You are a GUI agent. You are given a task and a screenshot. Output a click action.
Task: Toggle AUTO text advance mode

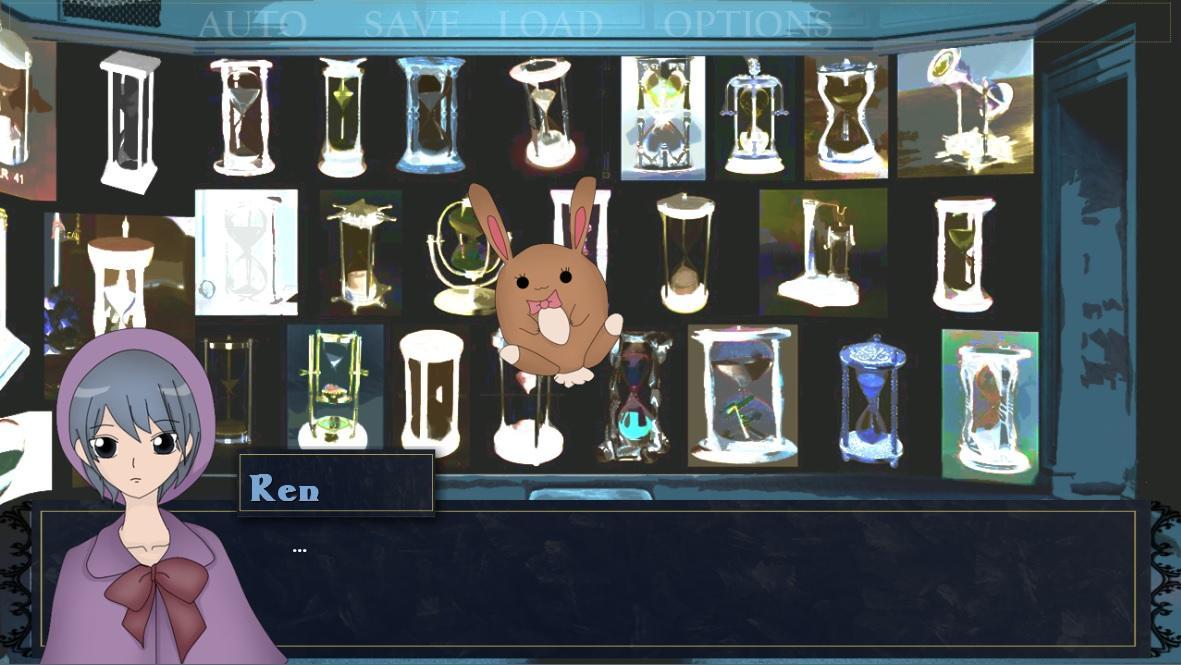tap(252, 24)
